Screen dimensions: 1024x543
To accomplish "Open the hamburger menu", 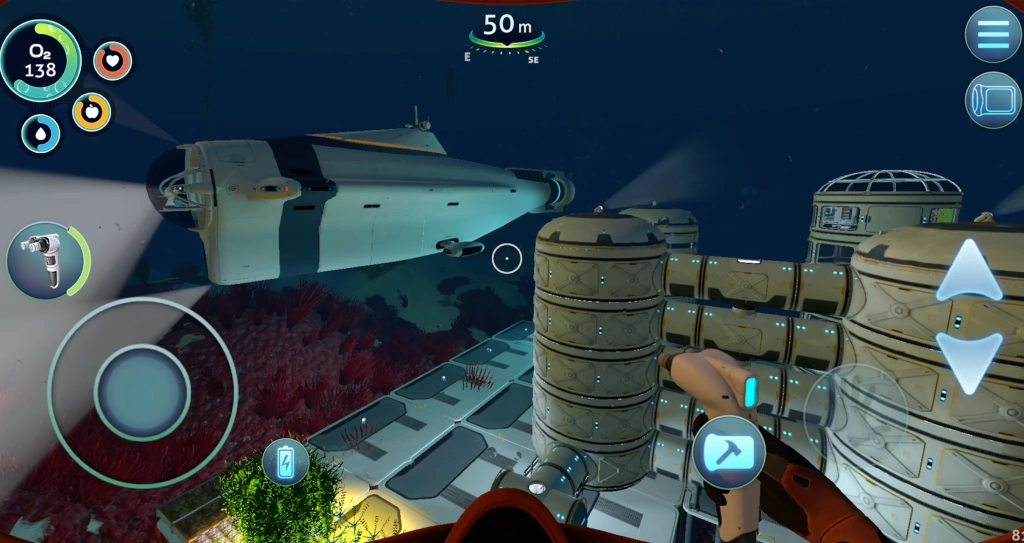I will [992, 34].
